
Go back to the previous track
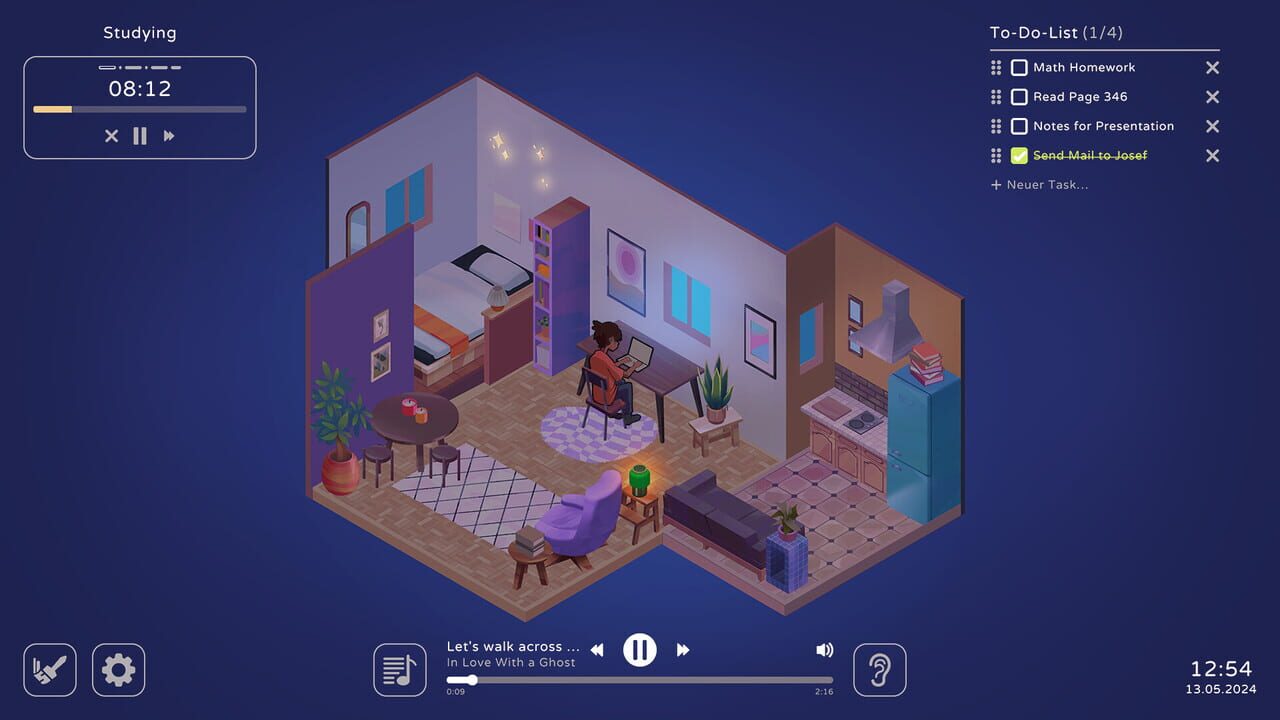pos(597,649)
